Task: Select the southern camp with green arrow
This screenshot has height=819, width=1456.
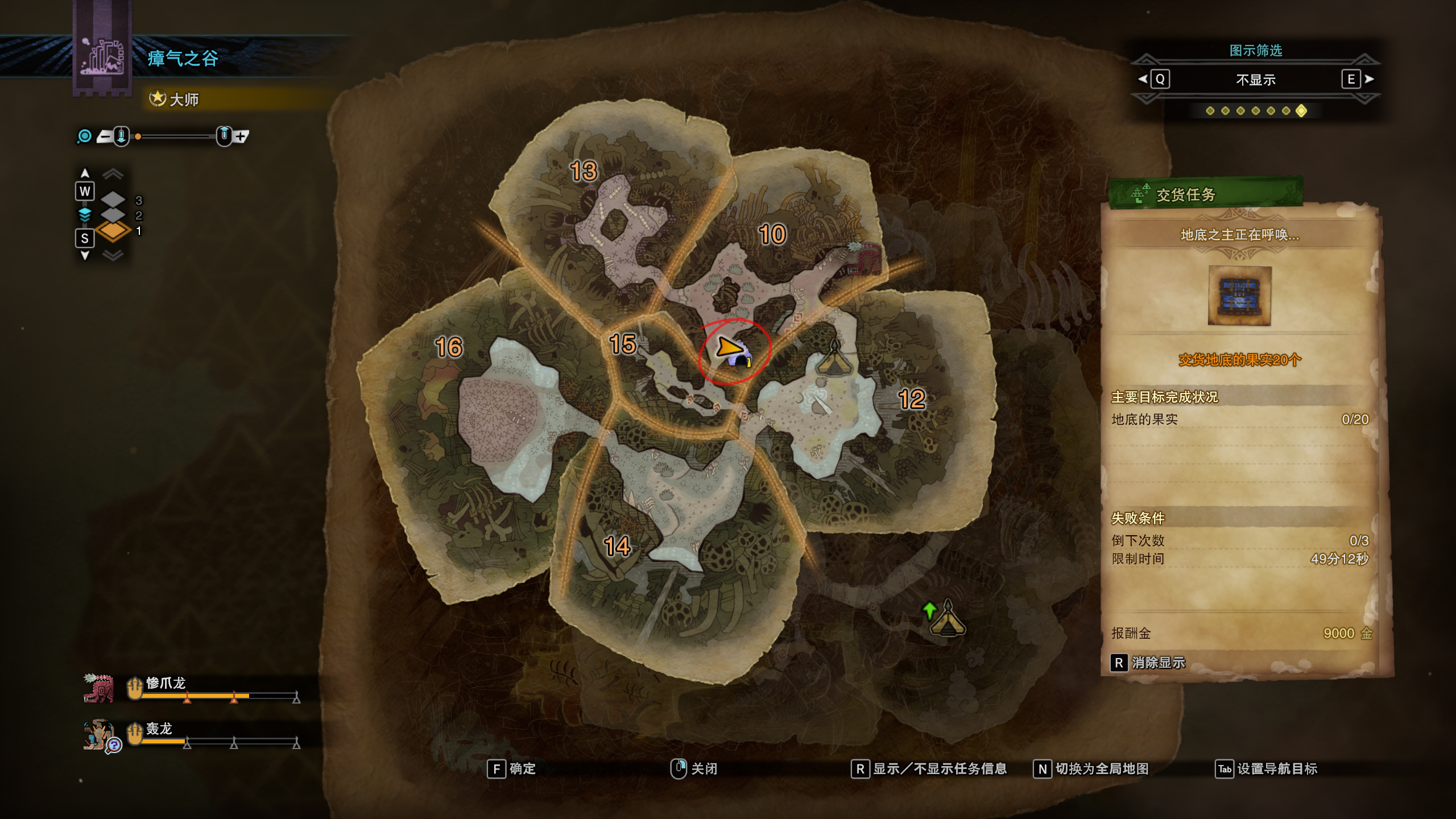Action: pyautogui.click(x=947, y=619)
